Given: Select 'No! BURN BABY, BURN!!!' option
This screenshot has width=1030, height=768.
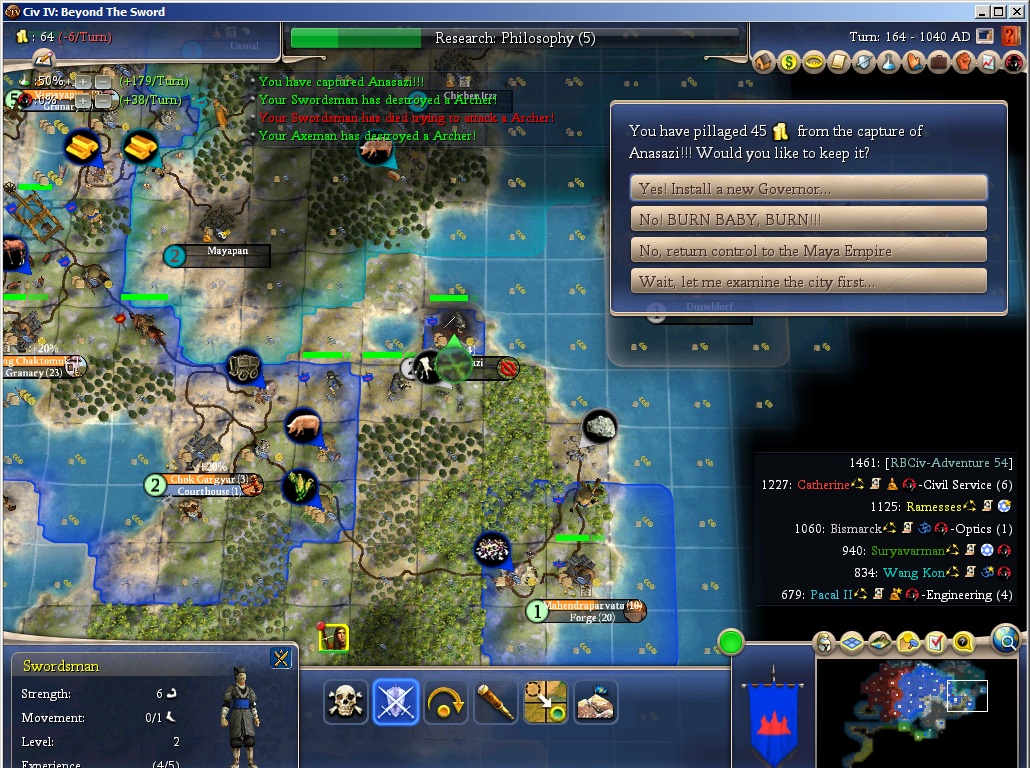Looking at the screenshot, I should (x=808, y=219).
